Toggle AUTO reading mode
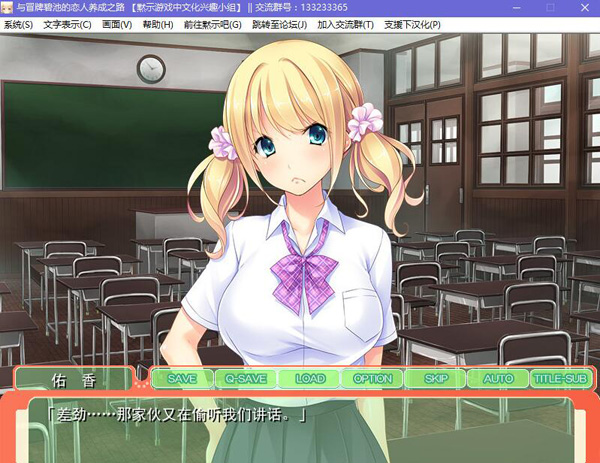This screenshot has height=463, width=600. tap(498, 379)
